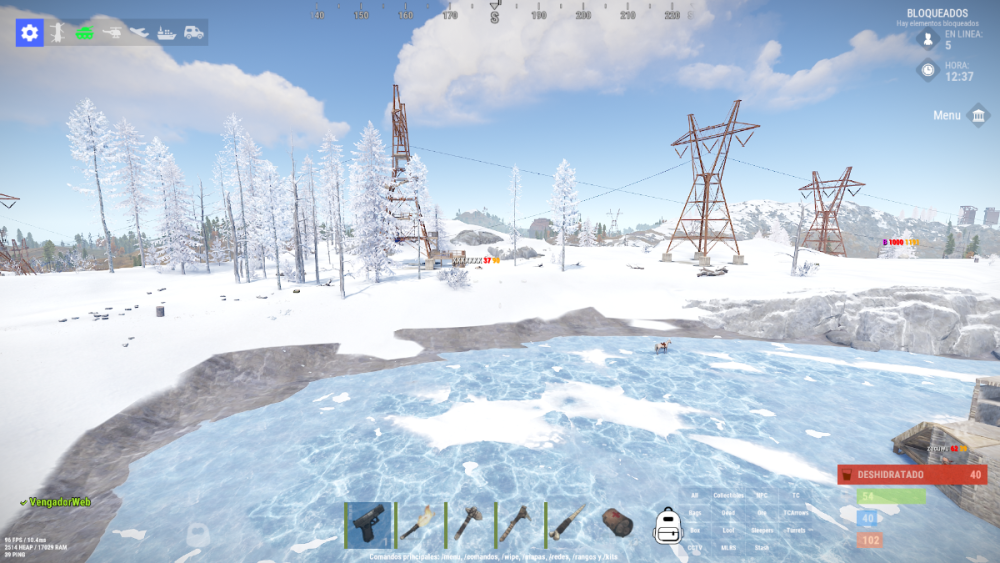Click the oil rig tower icon
The height and width of the screenshot is (563, 1000).
click(58, 33)
